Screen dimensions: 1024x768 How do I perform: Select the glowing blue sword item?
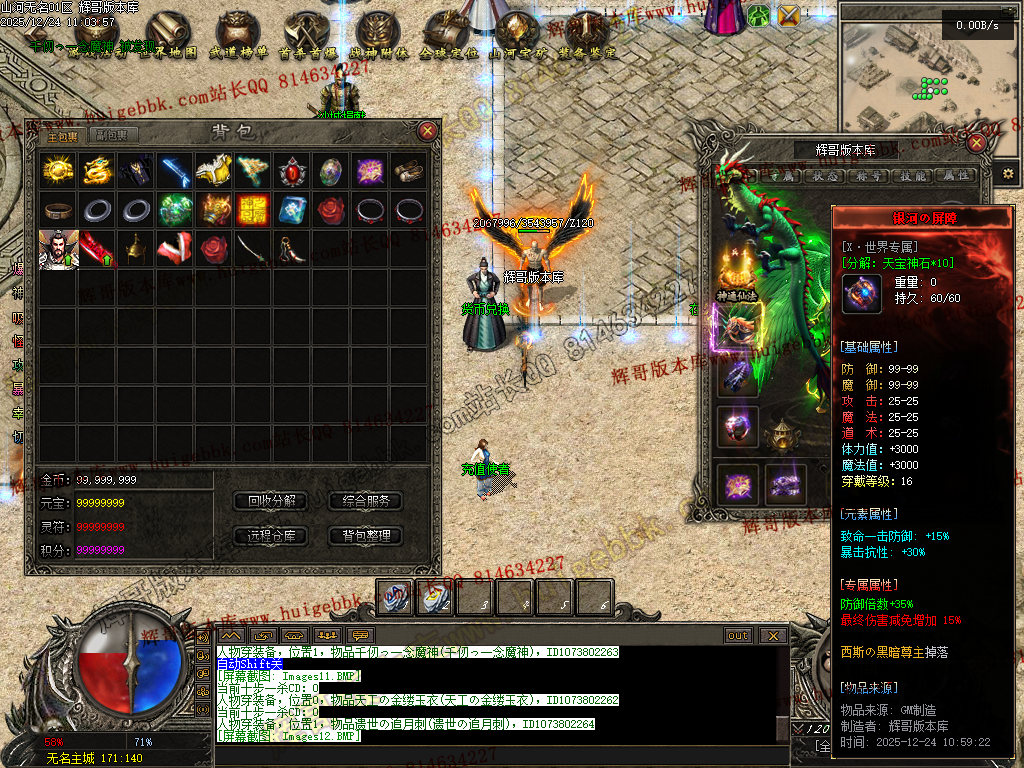174,171
